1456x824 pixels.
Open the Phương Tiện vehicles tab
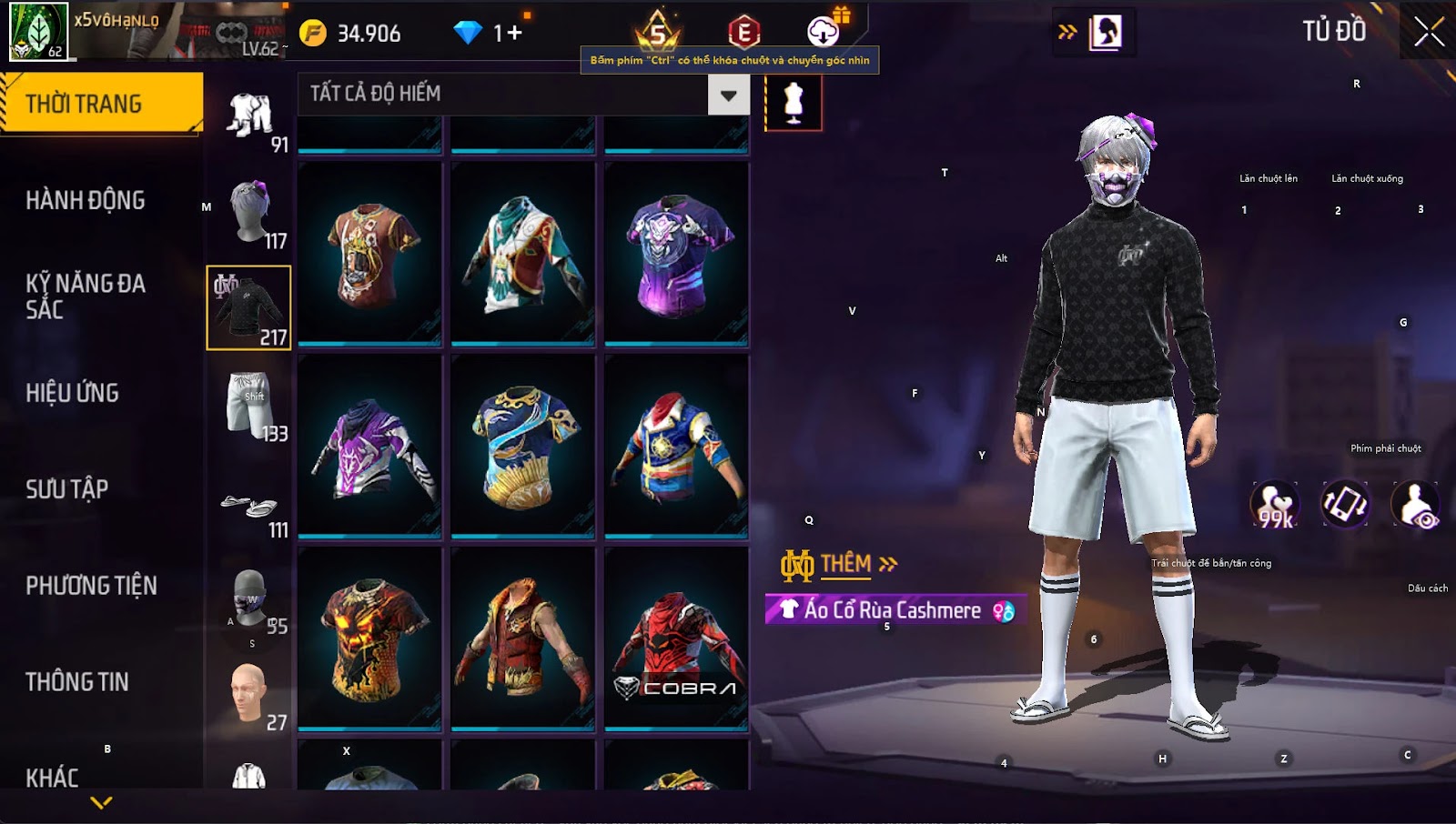pos(91,586)
